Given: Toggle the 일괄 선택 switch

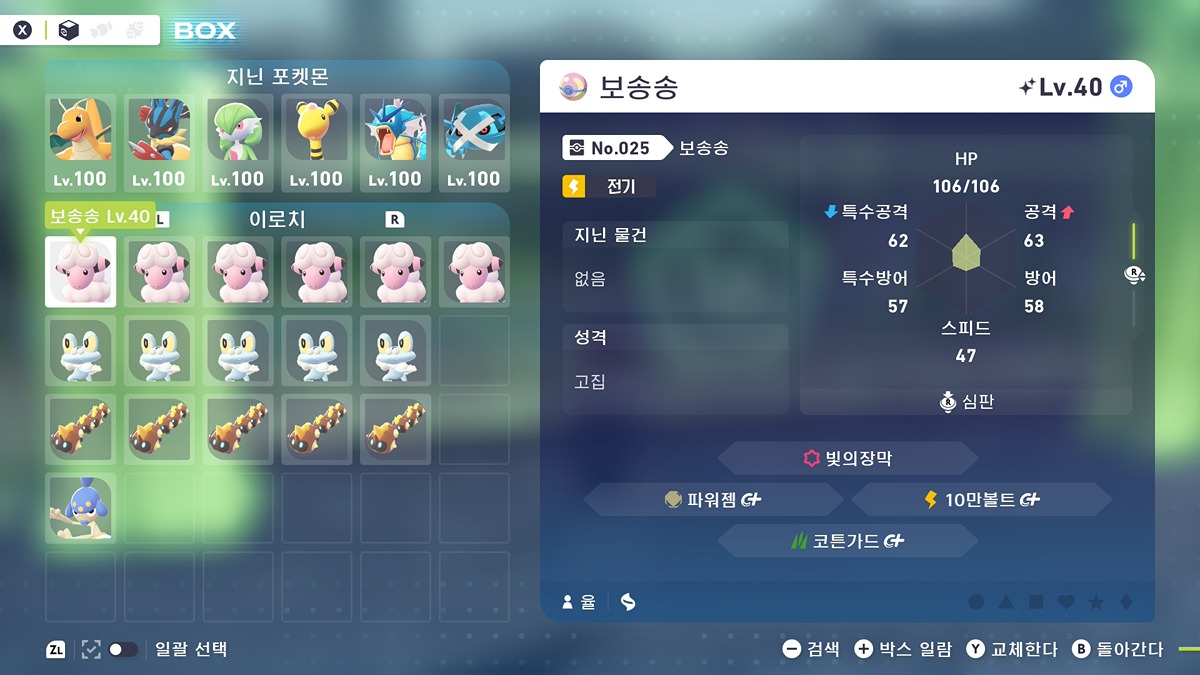Looking at the screenshot, I should [123, 650].
